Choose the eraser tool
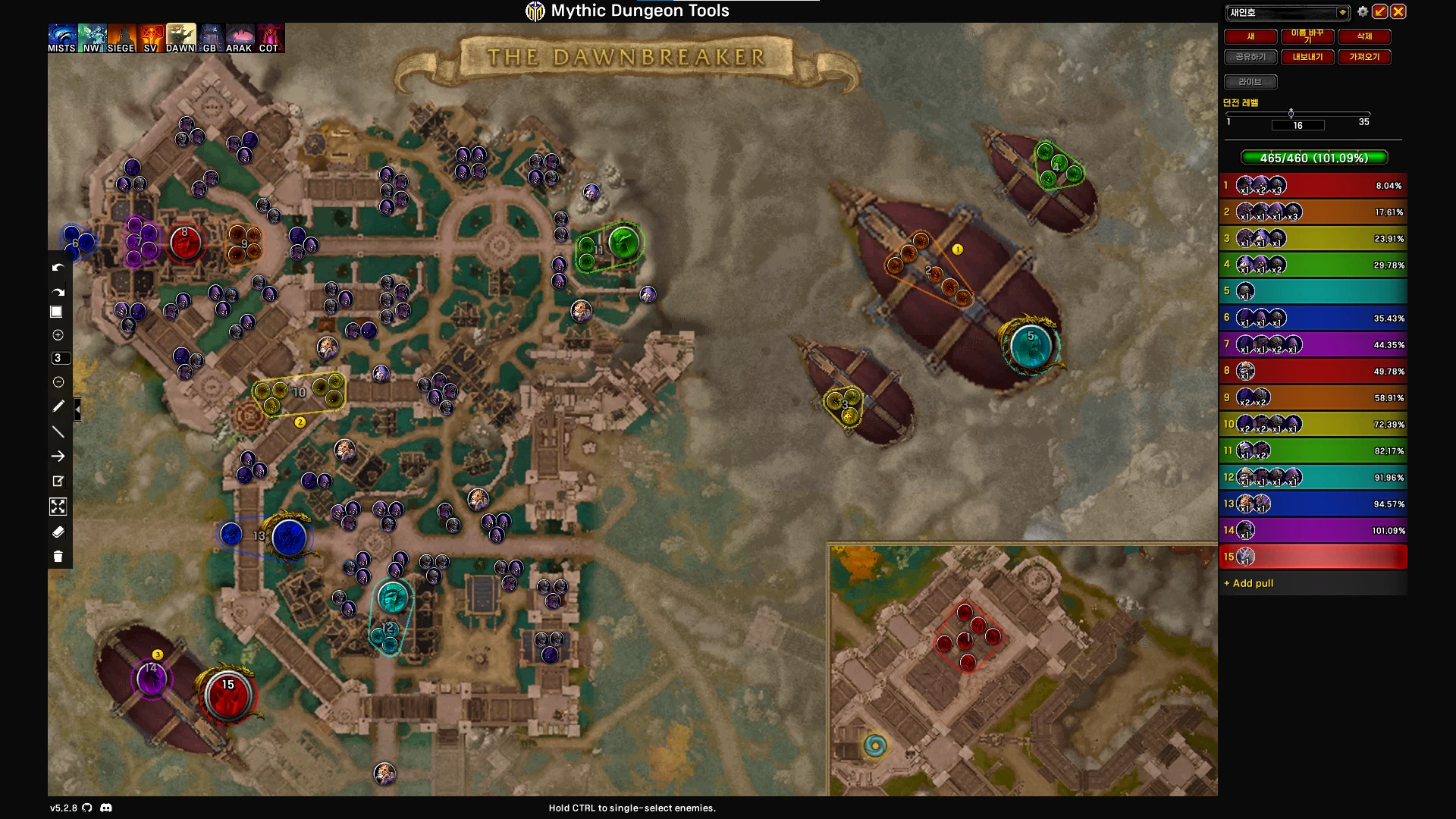Image resolution: width=1456 pixels, height=819 pixels. (x=58, y=532)
